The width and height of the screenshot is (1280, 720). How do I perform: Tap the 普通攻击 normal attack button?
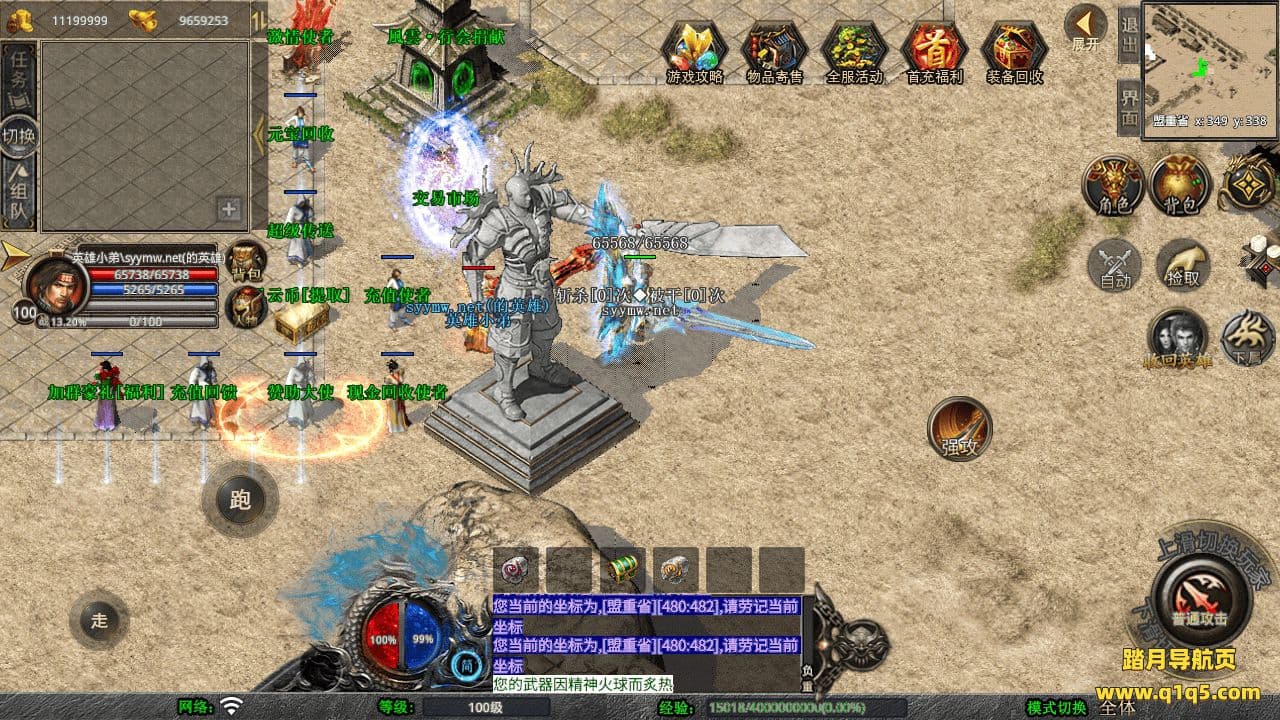1199,598
